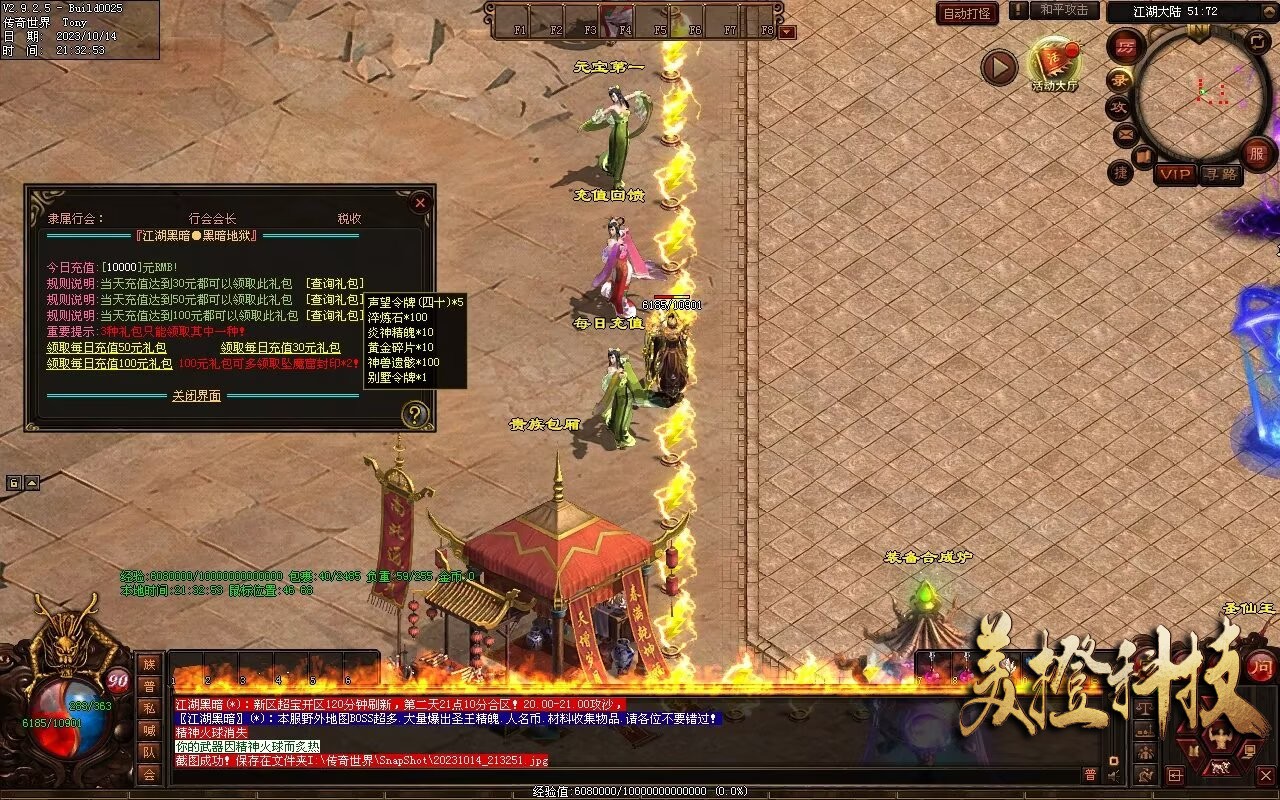Open the dialog's question mark help button

[414, 414]
